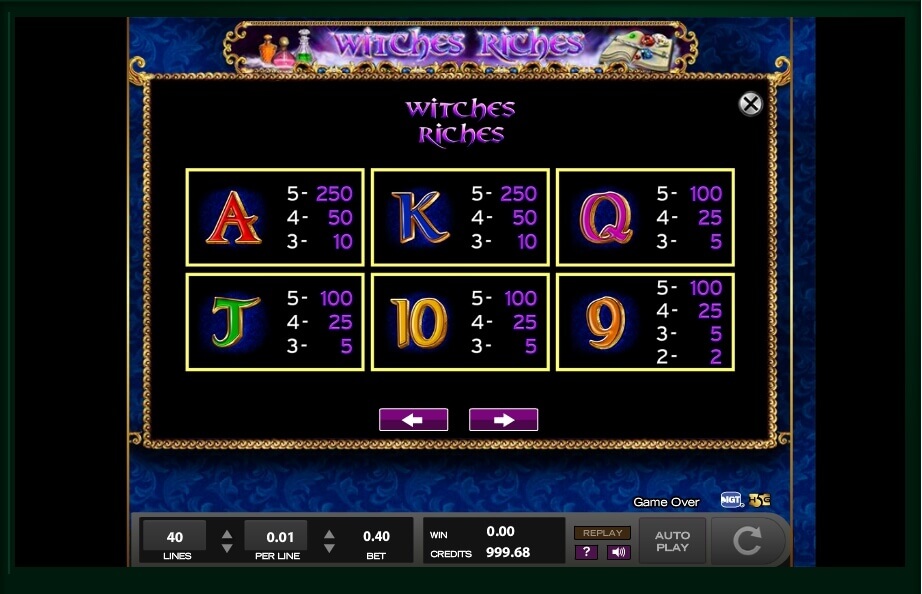Go to the previous paytable page

(x=413, y=420)
